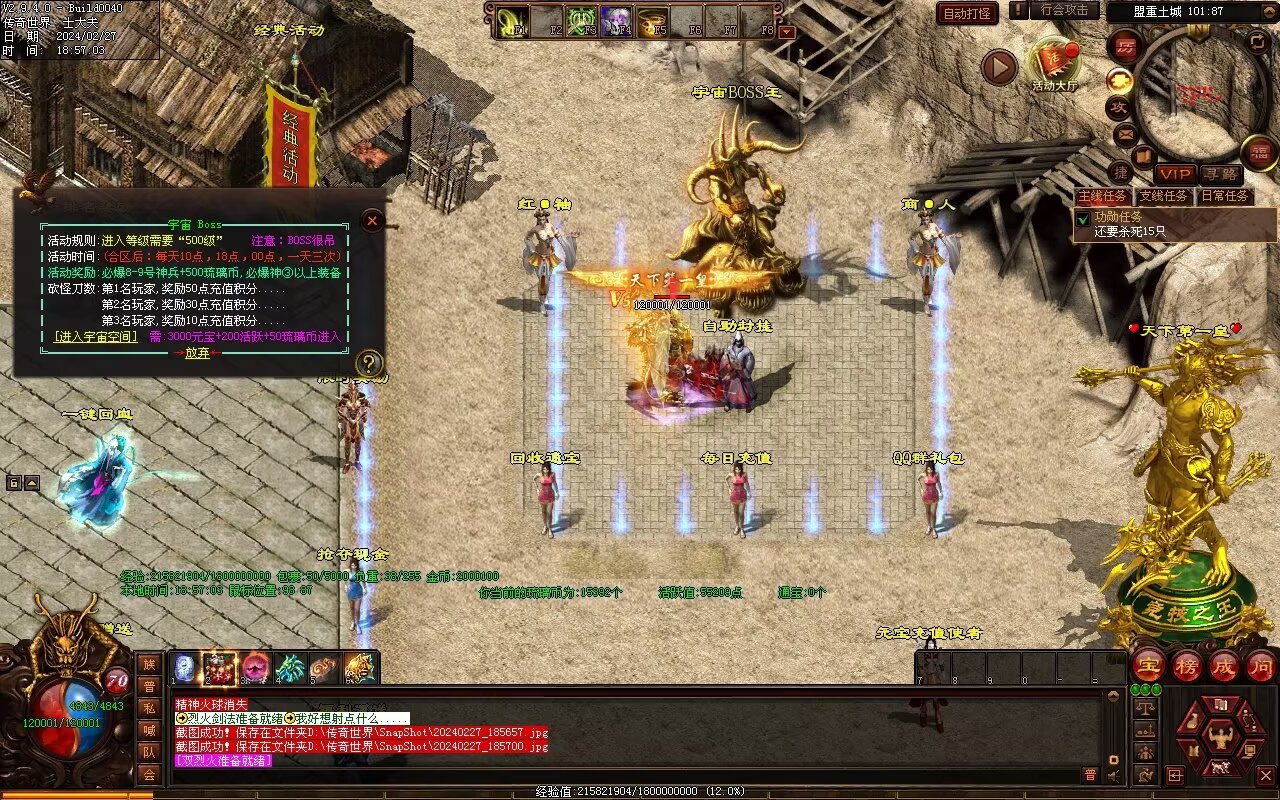Switch to the 支线任务 tab
The height and width of the screenshot is (800, 1280).
pyautogui.click(x=1165, y=196)
